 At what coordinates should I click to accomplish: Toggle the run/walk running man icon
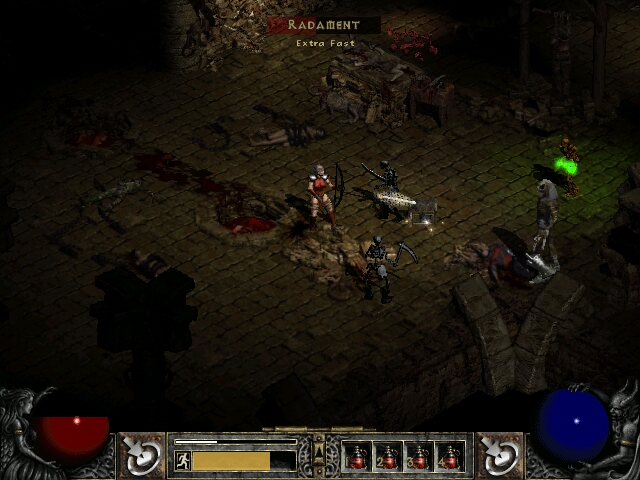coord(182,461)
